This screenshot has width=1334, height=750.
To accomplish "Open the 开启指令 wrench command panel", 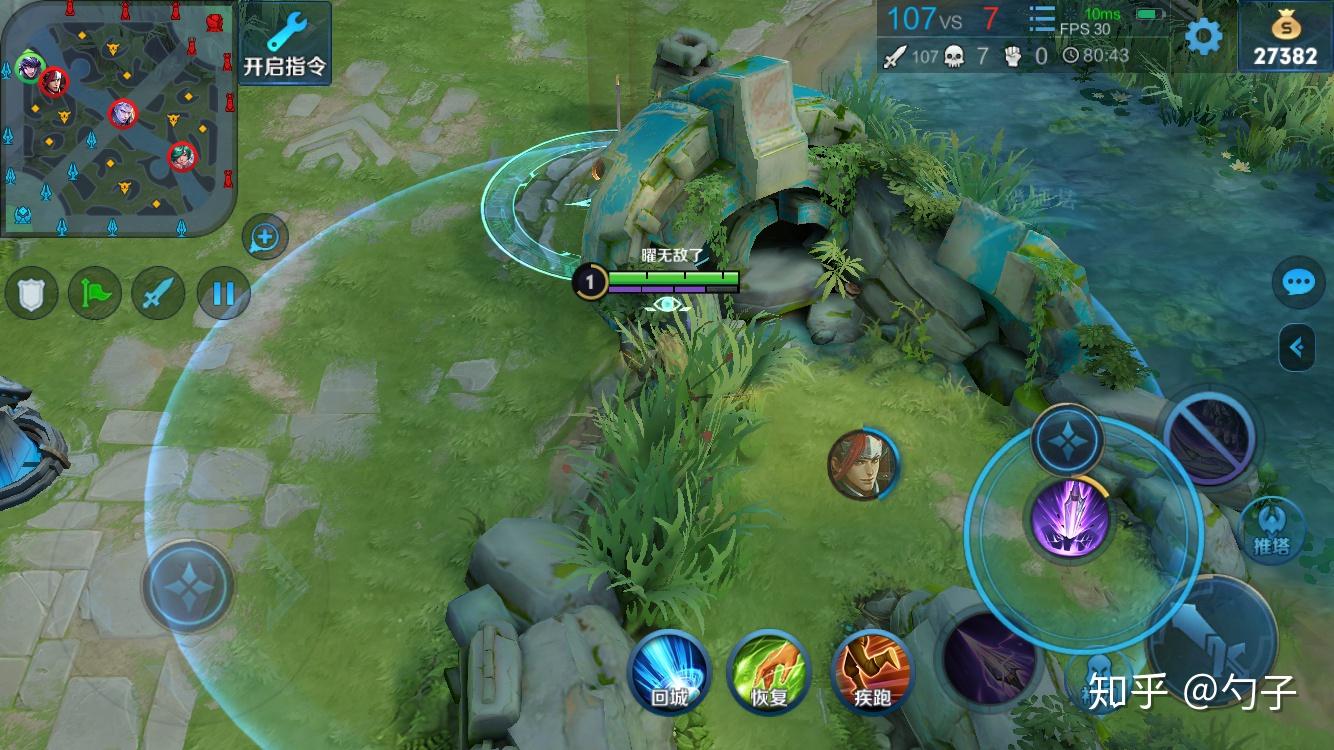I will (x=285, y=43).
